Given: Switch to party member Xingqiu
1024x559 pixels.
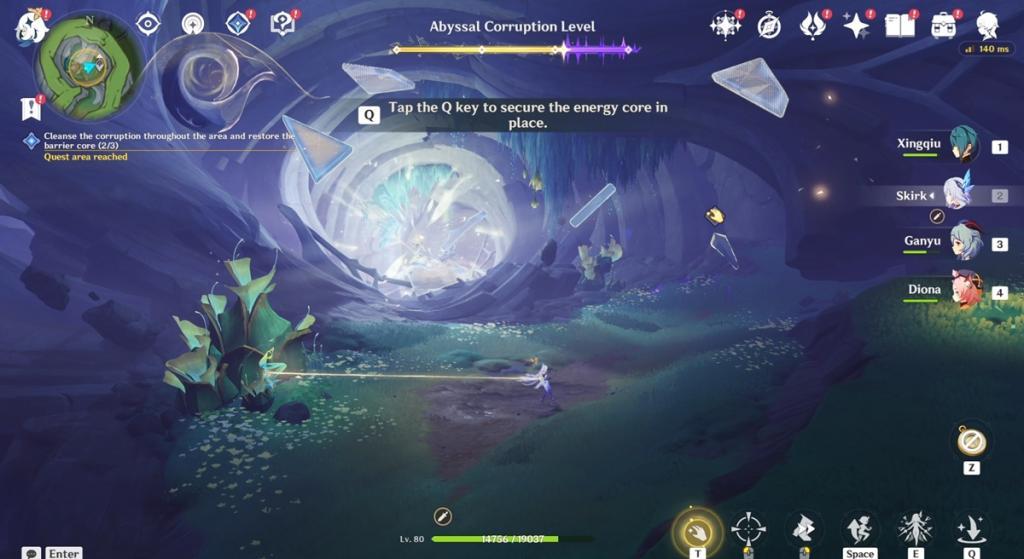Looking at the screenshot, I should [x=963, y=146].
